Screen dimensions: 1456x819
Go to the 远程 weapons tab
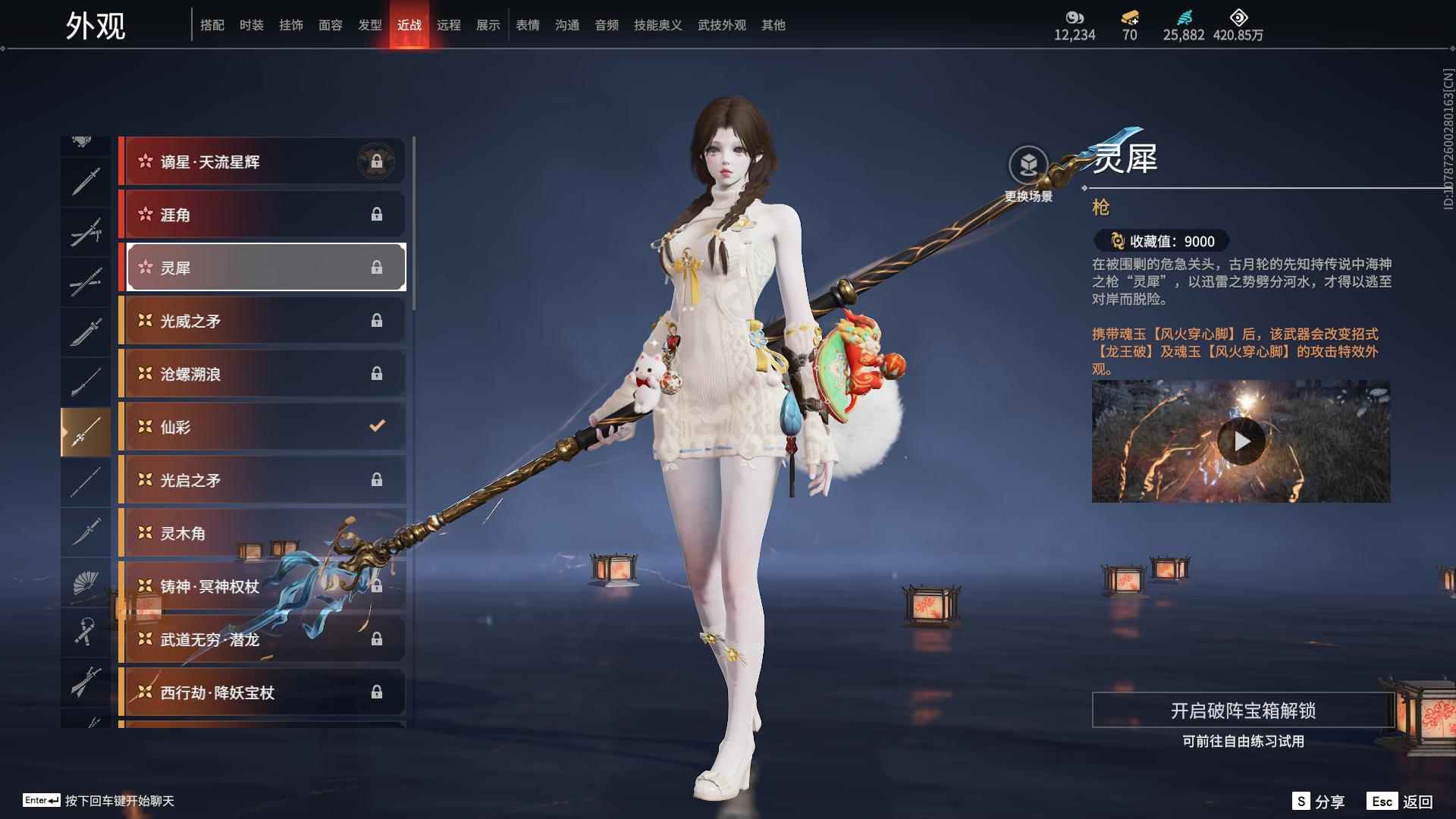point(448,25)
